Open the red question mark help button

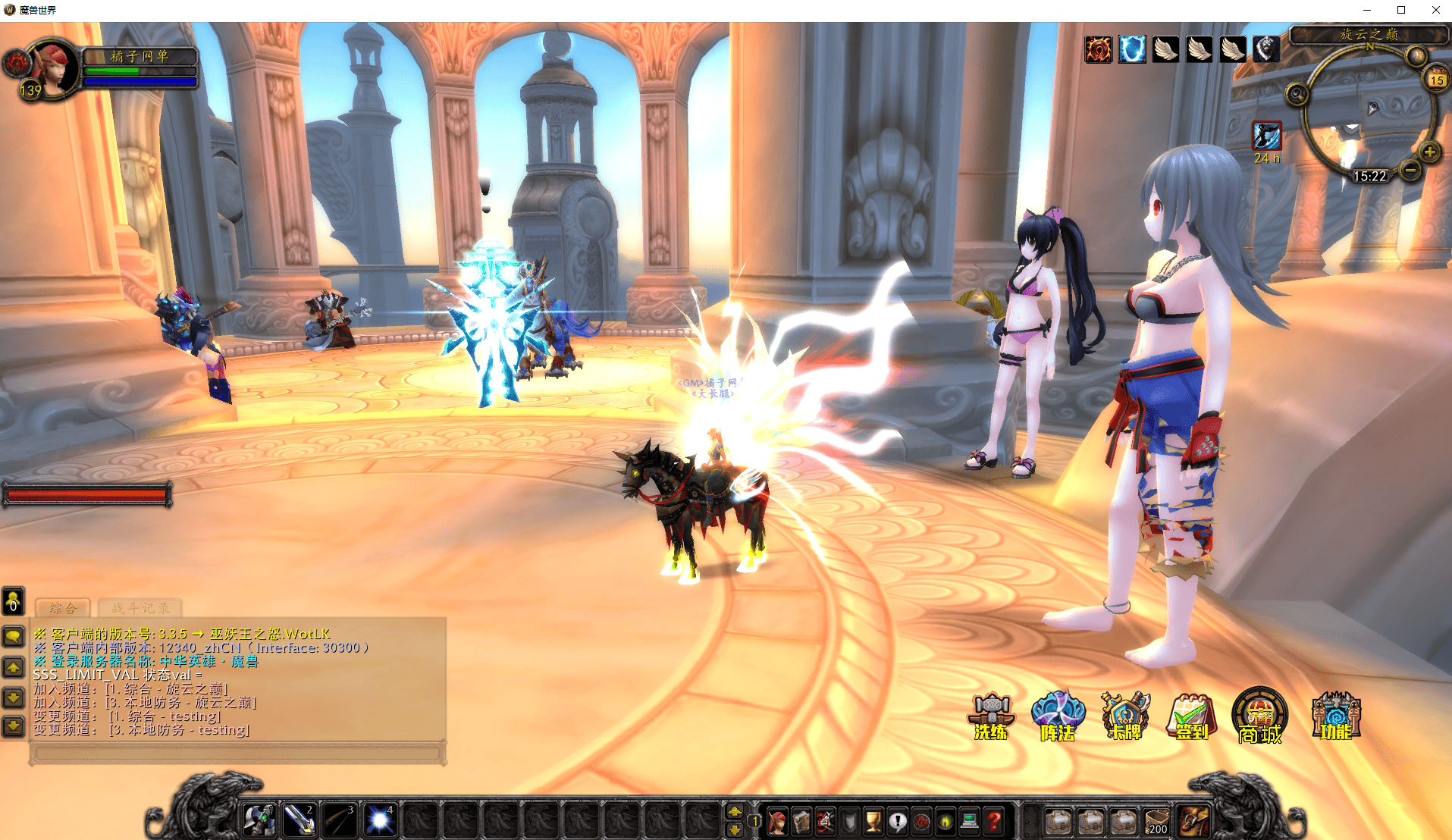coord(993,821)
